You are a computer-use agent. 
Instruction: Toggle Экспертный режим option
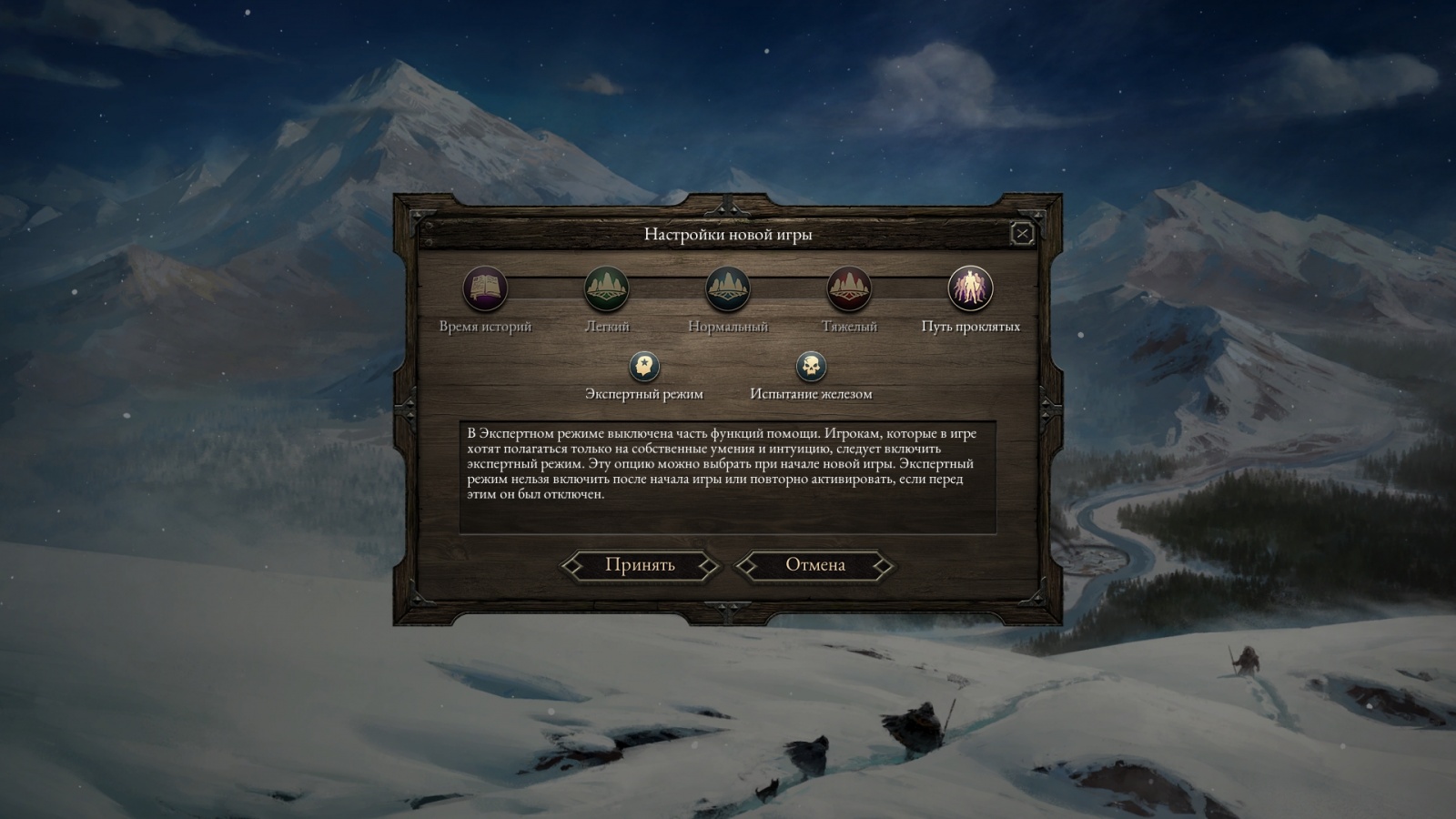click(x=644, y=367)
